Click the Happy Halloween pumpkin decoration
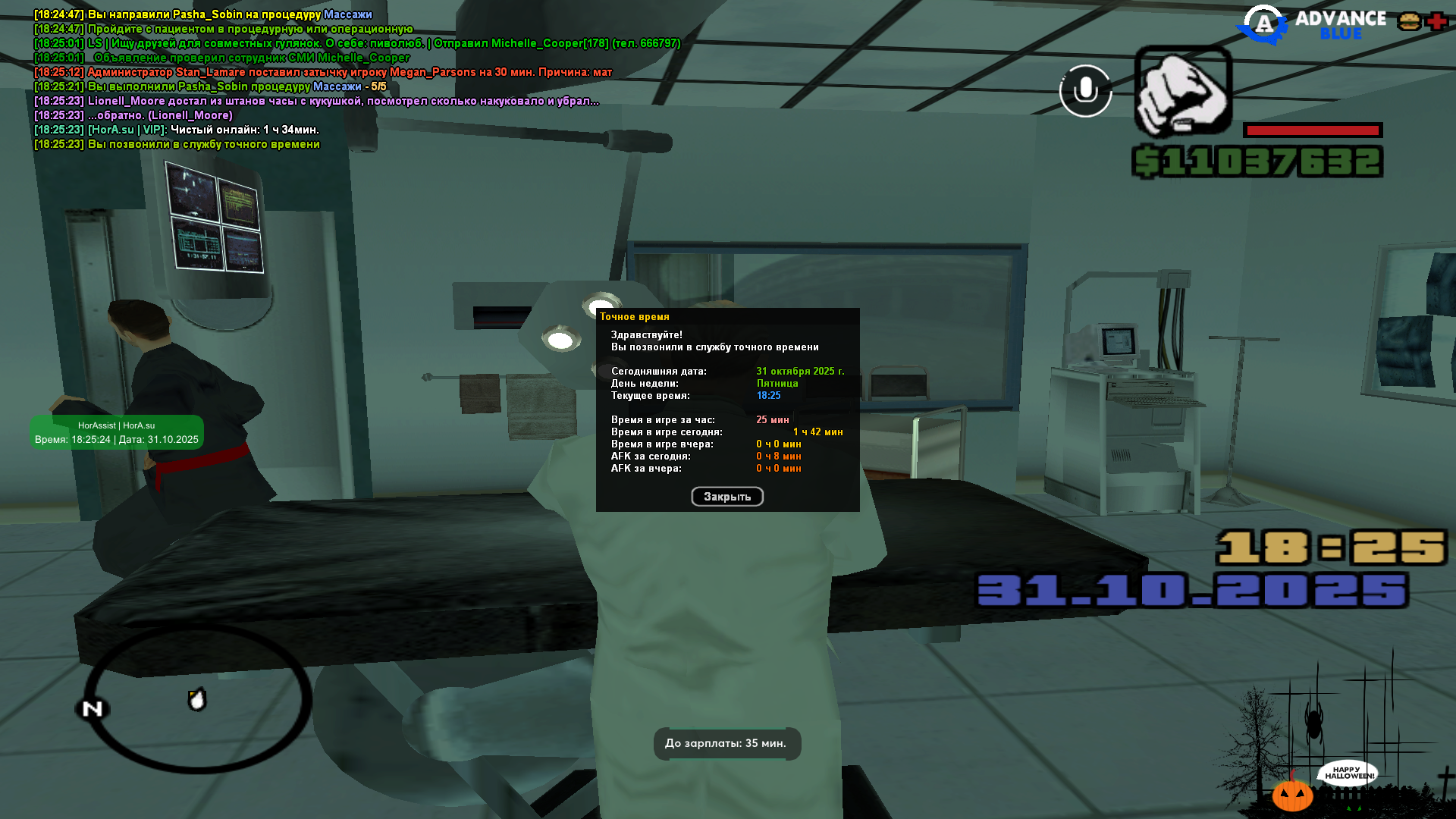 pyautogui.click(x=1292, y=795)
